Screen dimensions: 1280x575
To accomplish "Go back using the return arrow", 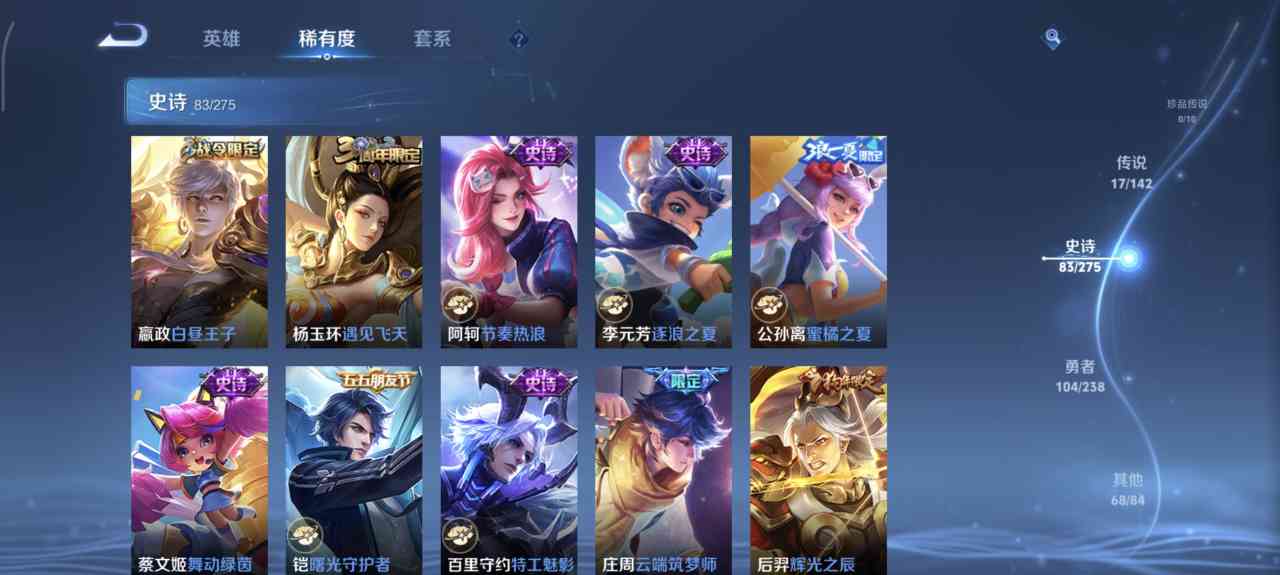I will click(124, 38).
